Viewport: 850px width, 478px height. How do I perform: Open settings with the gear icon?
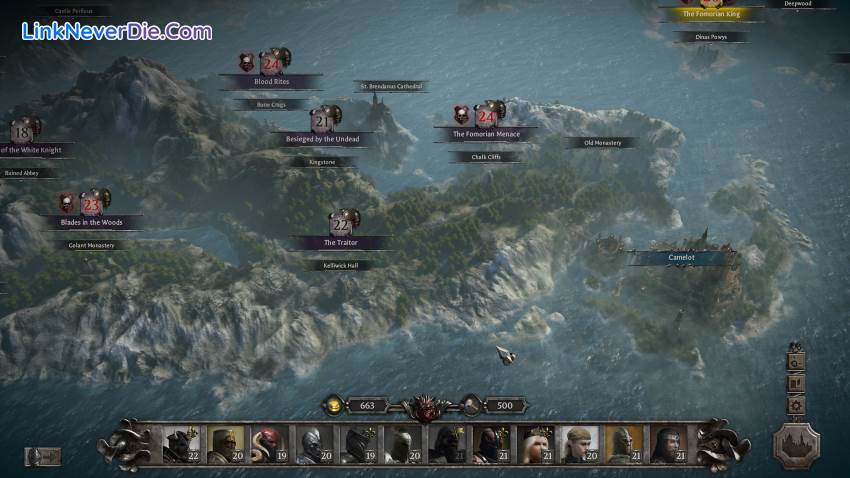[796, 405]
